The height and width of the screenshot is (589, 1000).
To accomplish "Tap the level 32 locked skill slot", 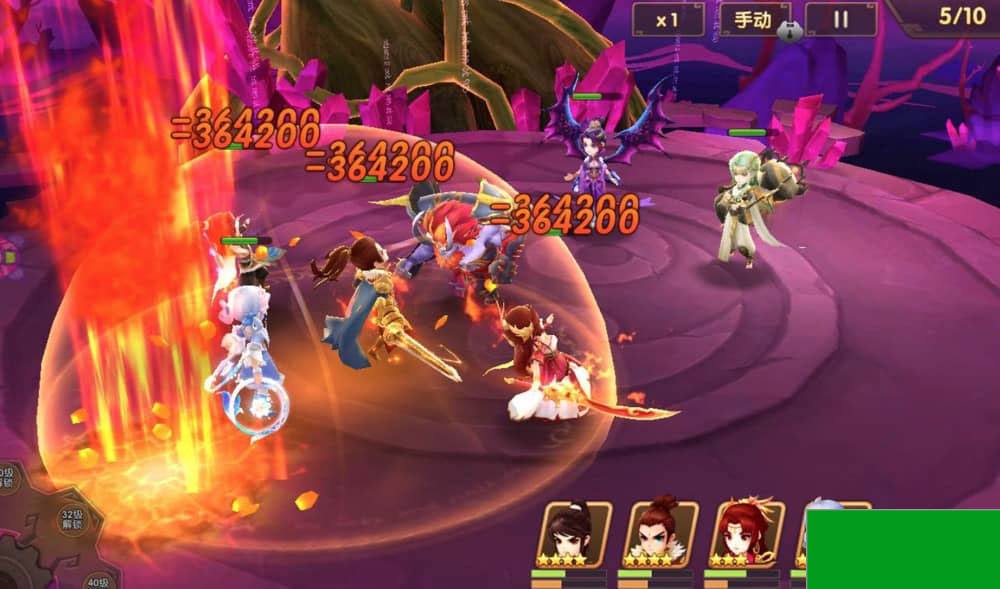I will pos(70,521).
